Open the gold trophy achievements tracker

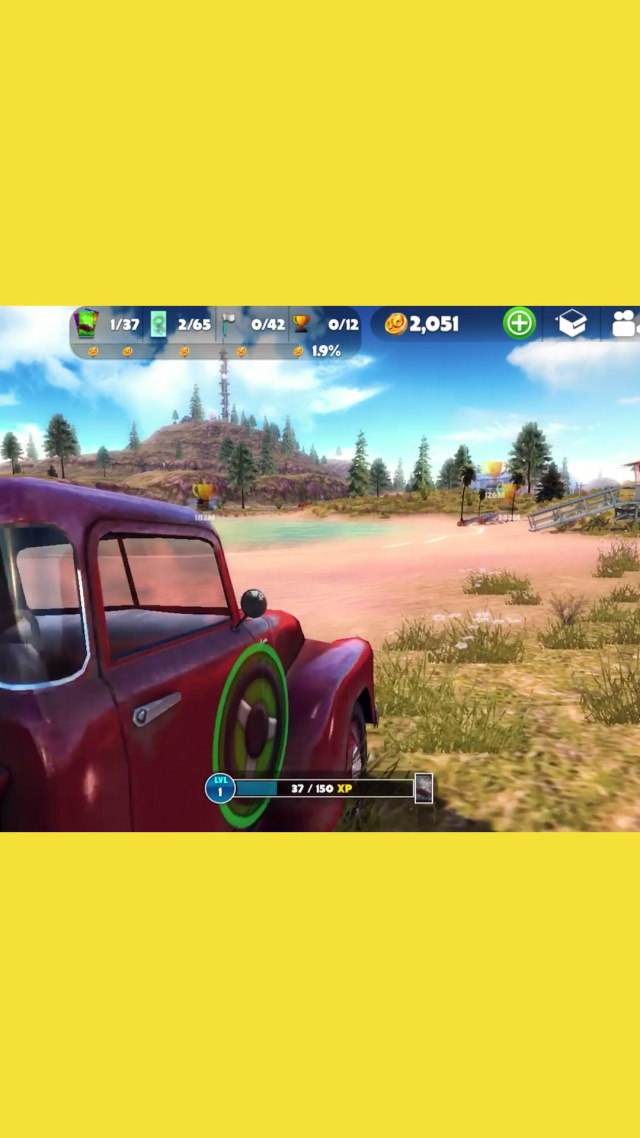point(301,323)
